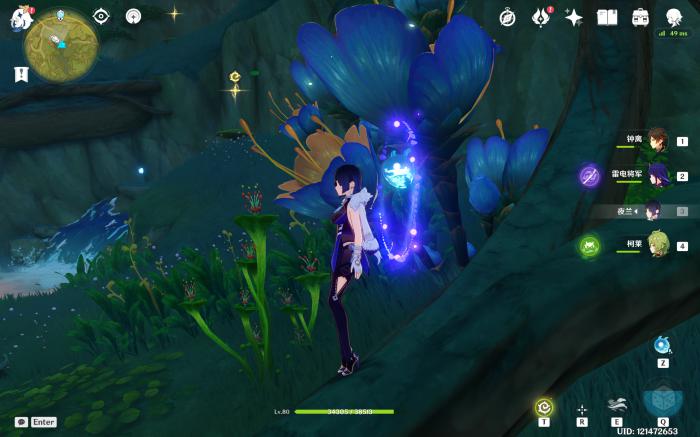Open the backpack inventory
Image resolution: width=700 pixels, height=437 pixels.
(640, 17)
